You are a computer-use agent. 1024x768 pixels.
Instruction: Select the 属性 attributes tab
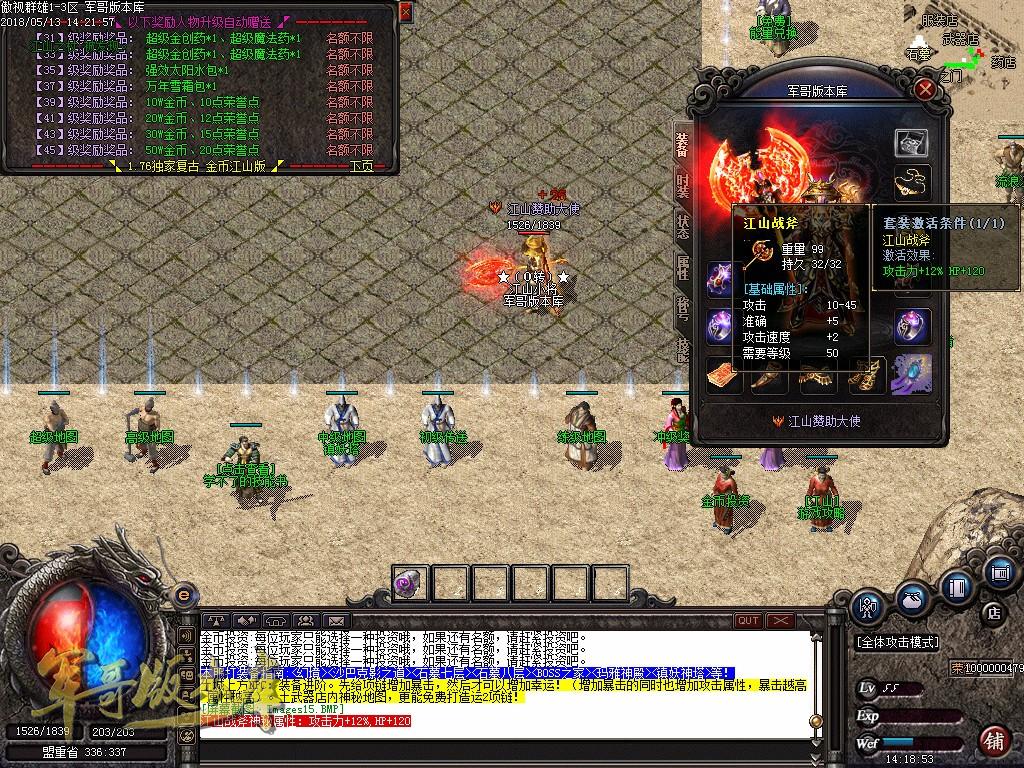(683, 266)
